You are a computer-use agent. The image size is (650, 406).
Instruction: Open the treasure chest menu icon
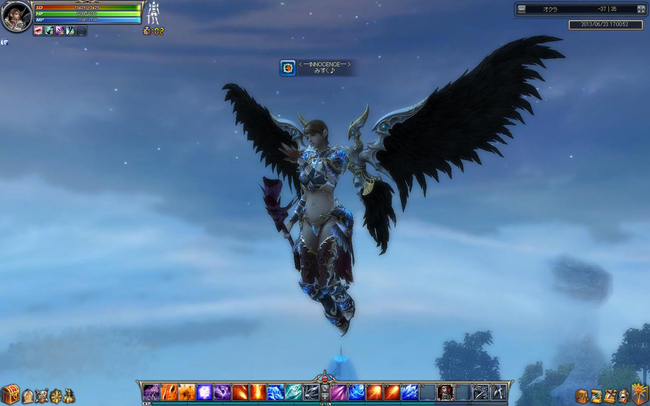point(10,394)
